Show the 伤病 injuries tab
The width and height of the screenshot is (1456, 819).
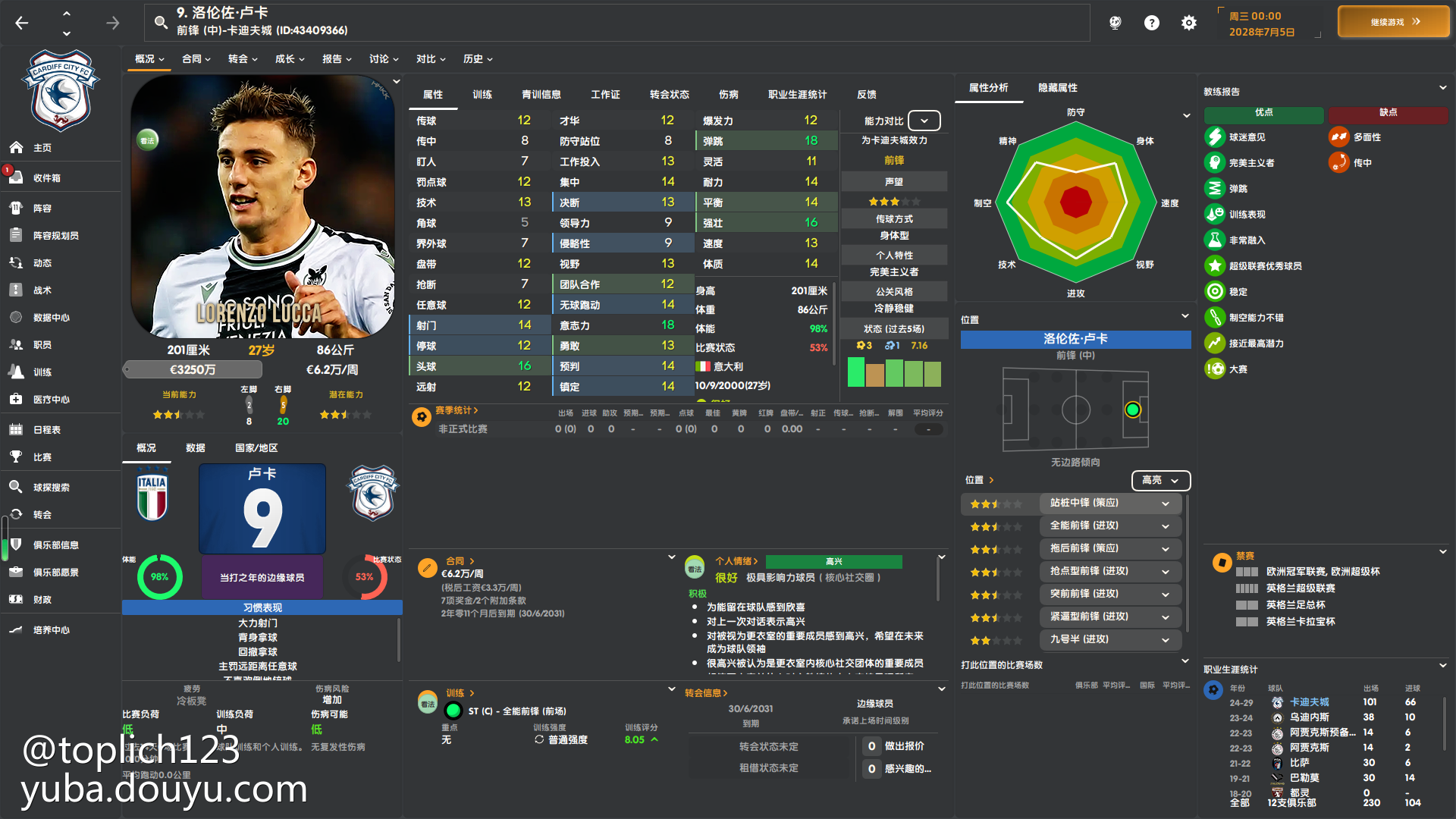(x=728, y=95)
